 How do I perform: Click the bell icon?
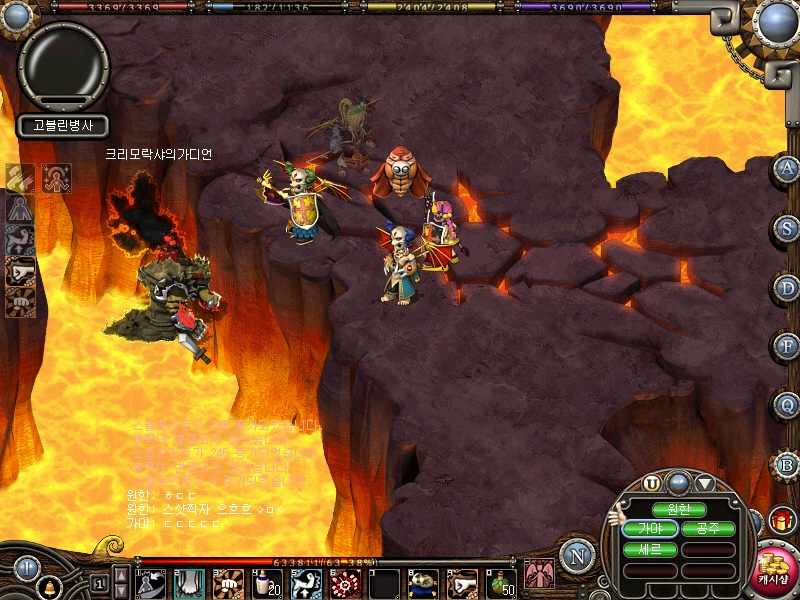pyautogui.click(x=49, y=585)
